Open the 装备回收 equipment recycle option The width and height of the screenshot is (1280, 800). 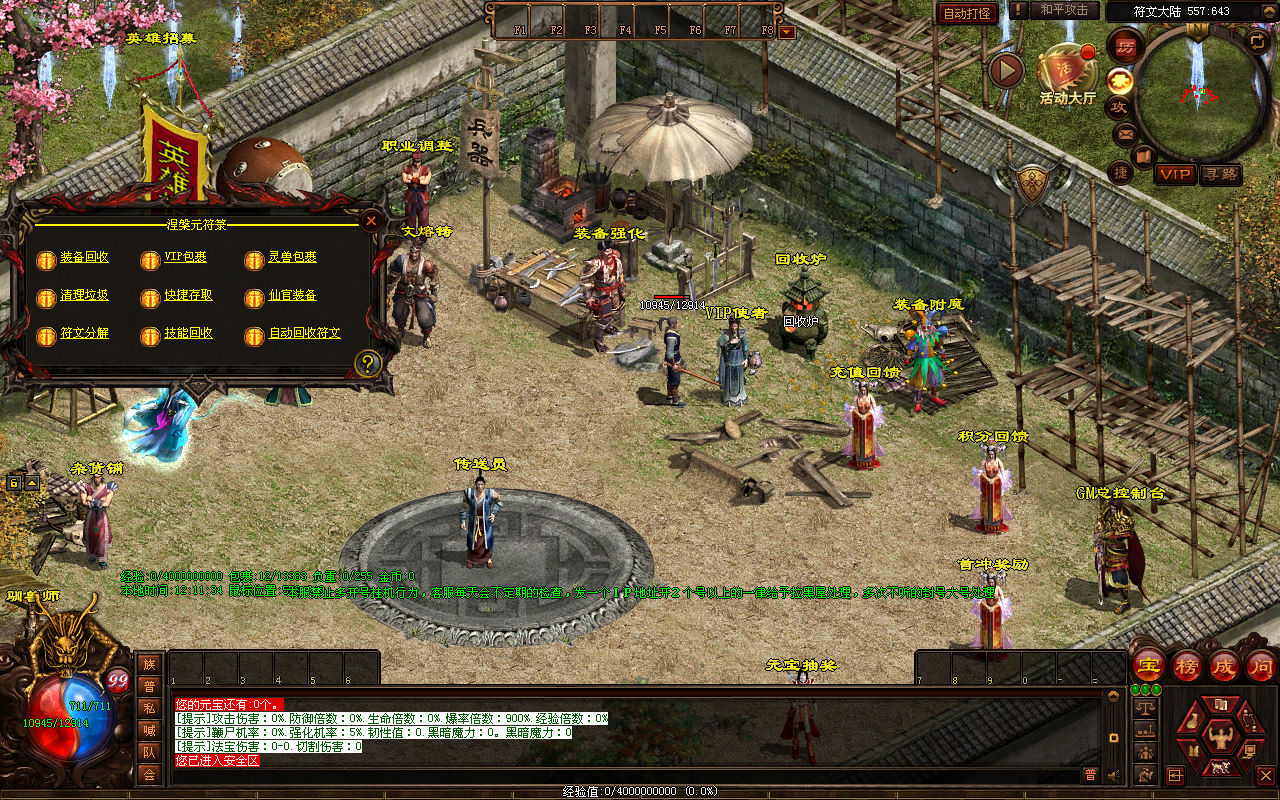point(84,258)
